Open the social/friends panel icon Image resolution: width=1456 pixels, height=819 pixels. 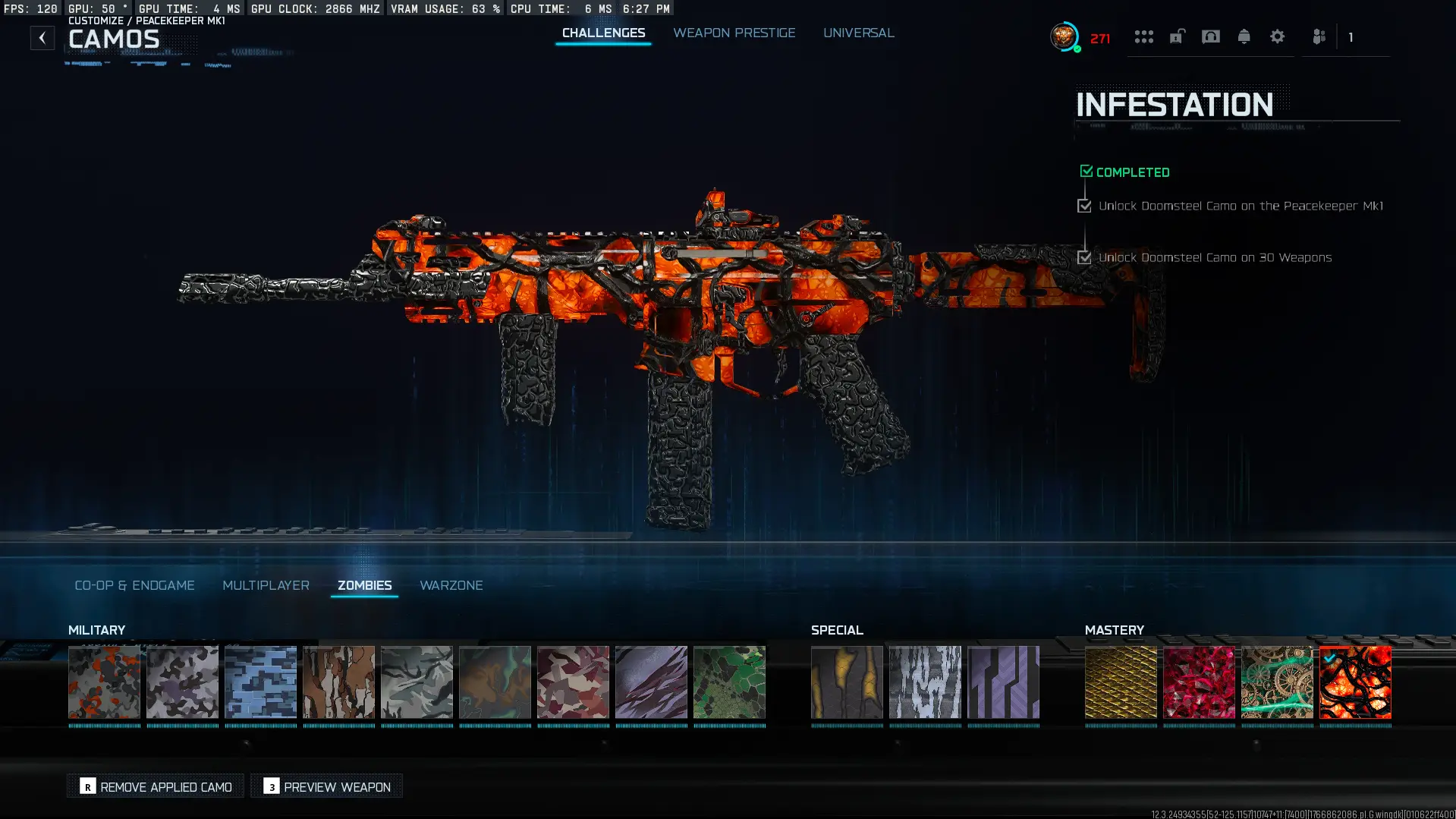[1319, 36]
